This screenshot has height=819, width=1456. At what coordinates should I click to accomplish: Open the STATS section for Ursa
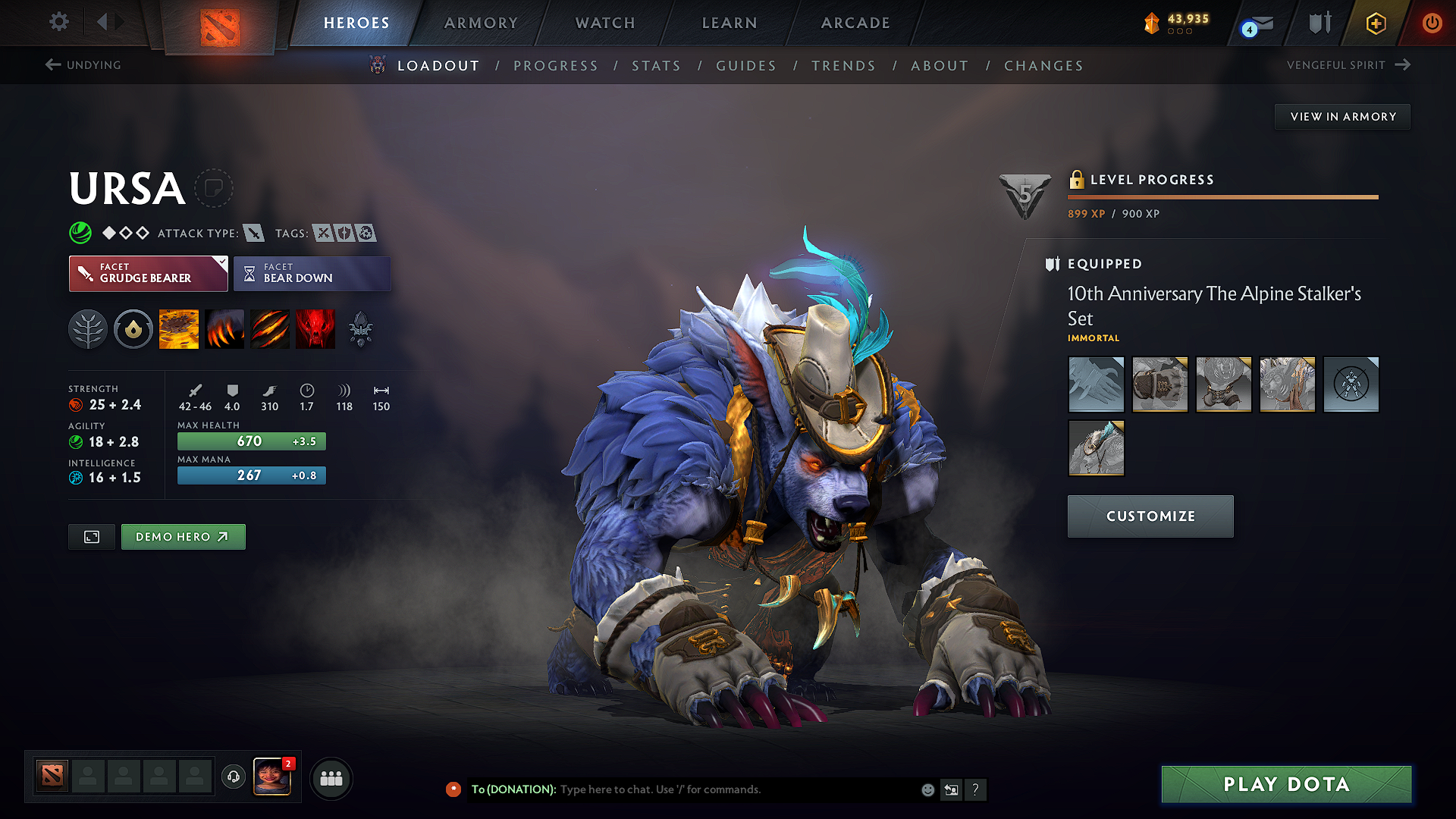point(656,65)
